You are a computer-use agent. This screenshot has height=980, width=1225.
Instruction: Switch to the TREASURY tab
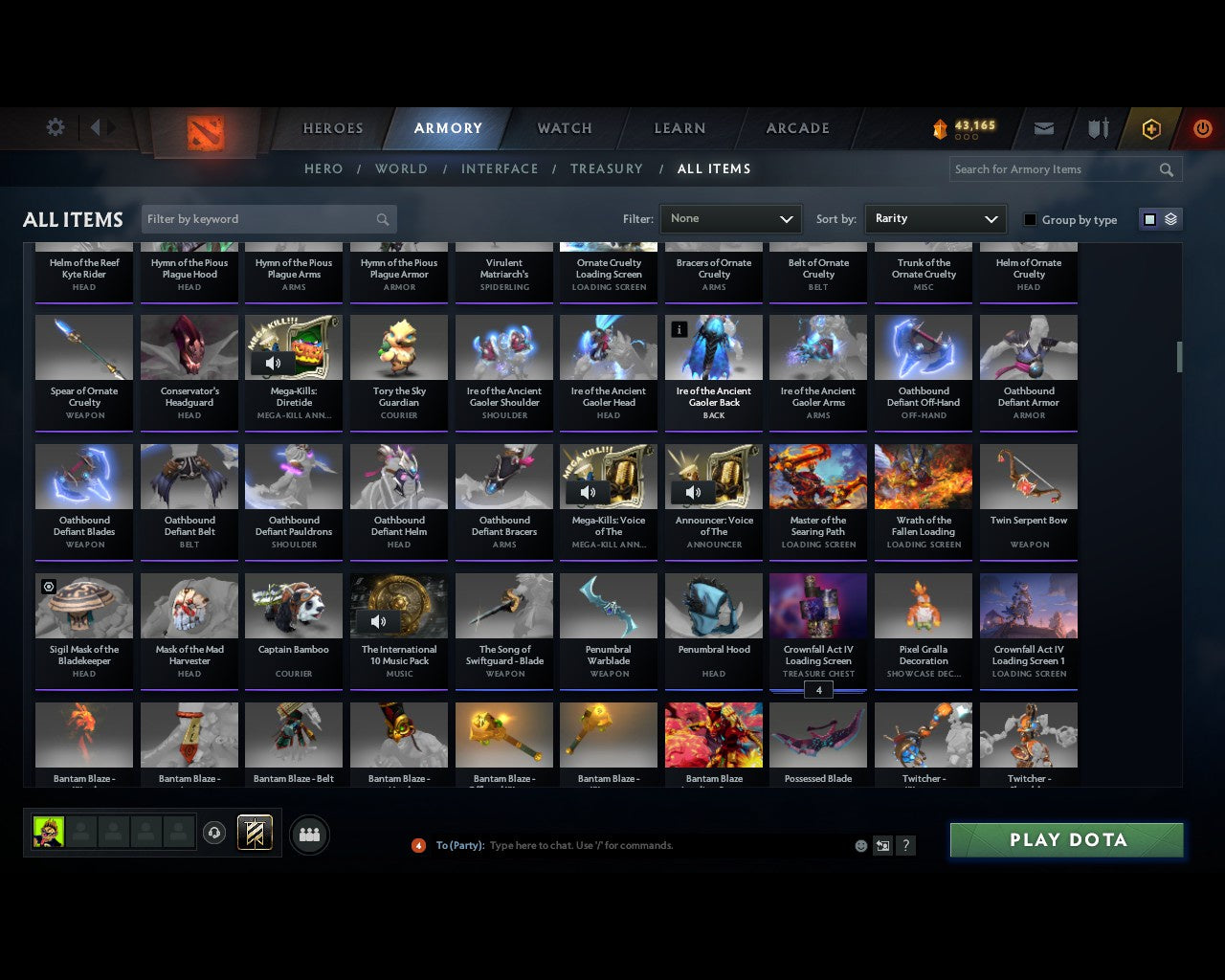point(606,168)
